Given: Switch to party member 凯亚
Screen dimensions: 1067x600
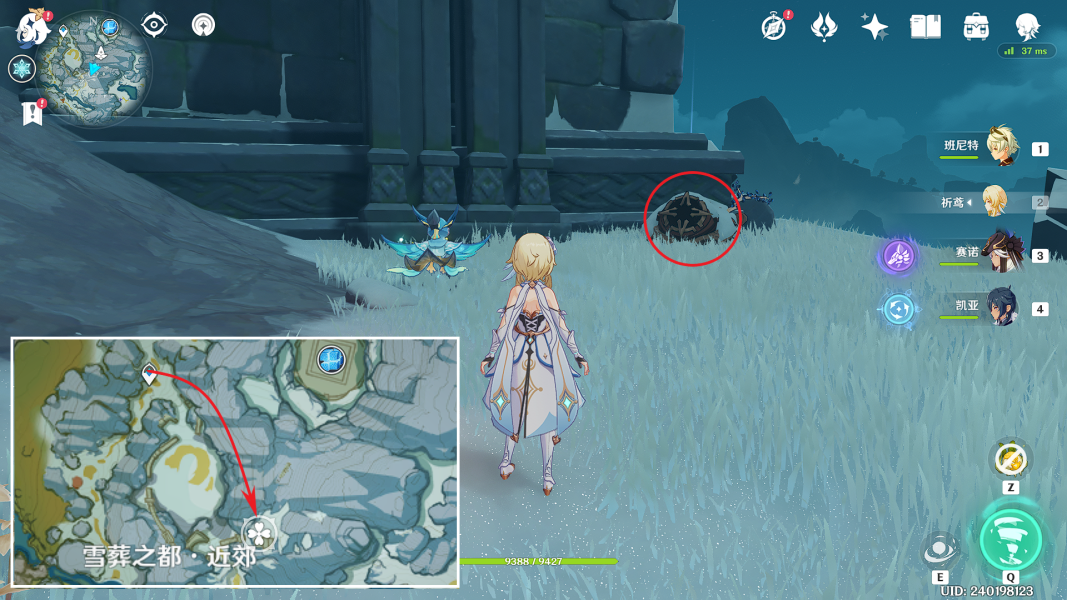Looking at the screenshot, I should tap(1000, 307).
